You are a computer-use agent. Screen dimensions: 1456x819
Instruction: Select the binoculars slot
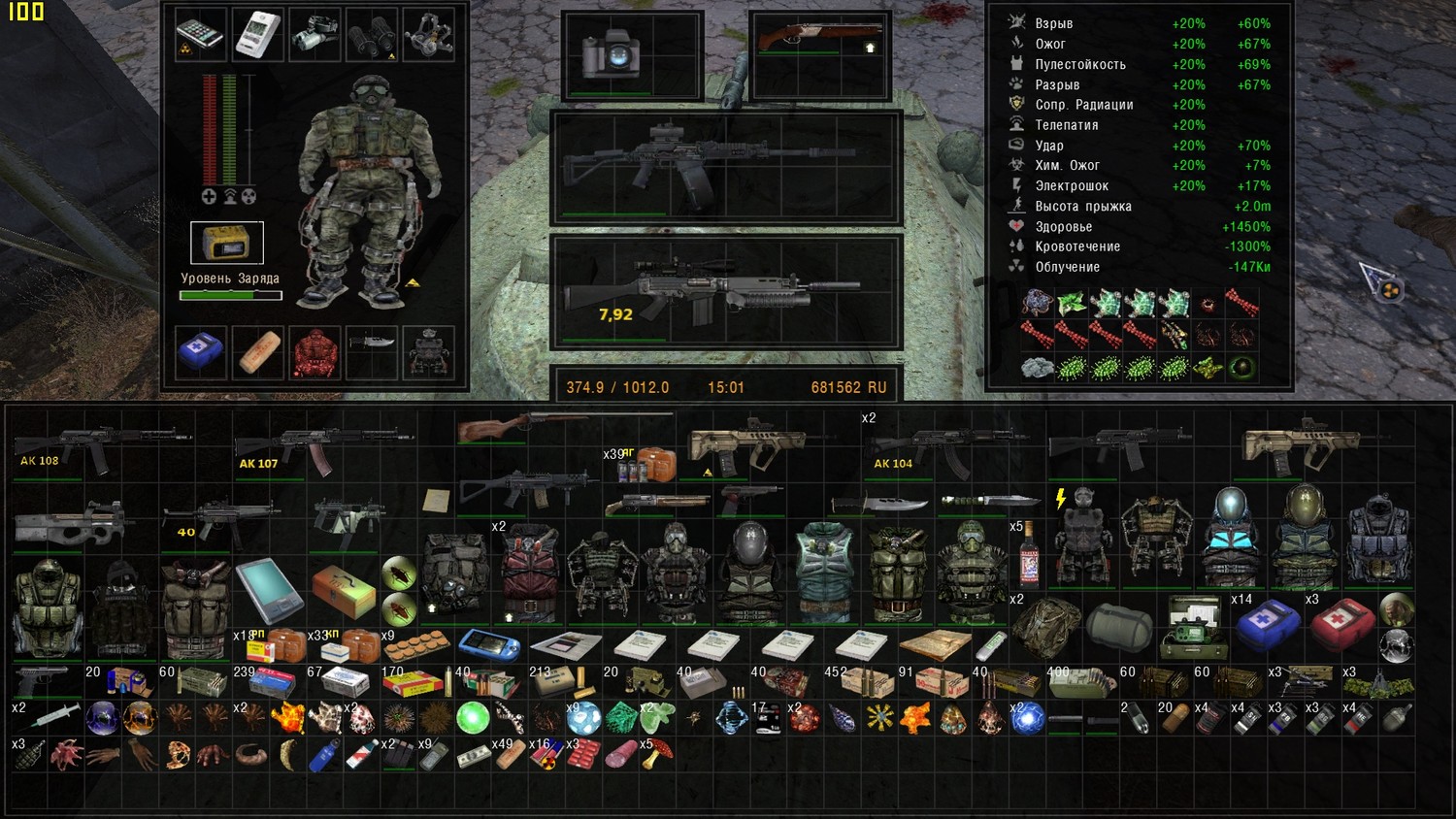tap(372, 34)
